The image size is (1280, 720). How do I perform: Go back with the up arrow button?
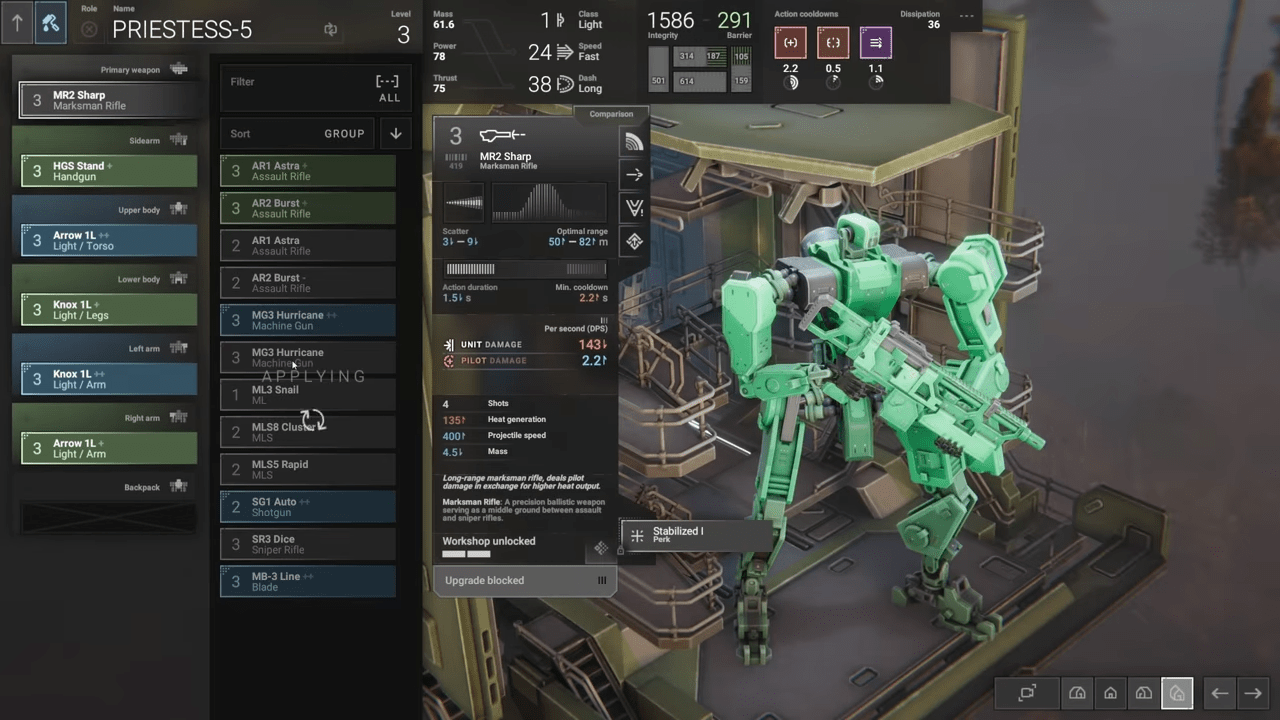[x=17, y=22]
